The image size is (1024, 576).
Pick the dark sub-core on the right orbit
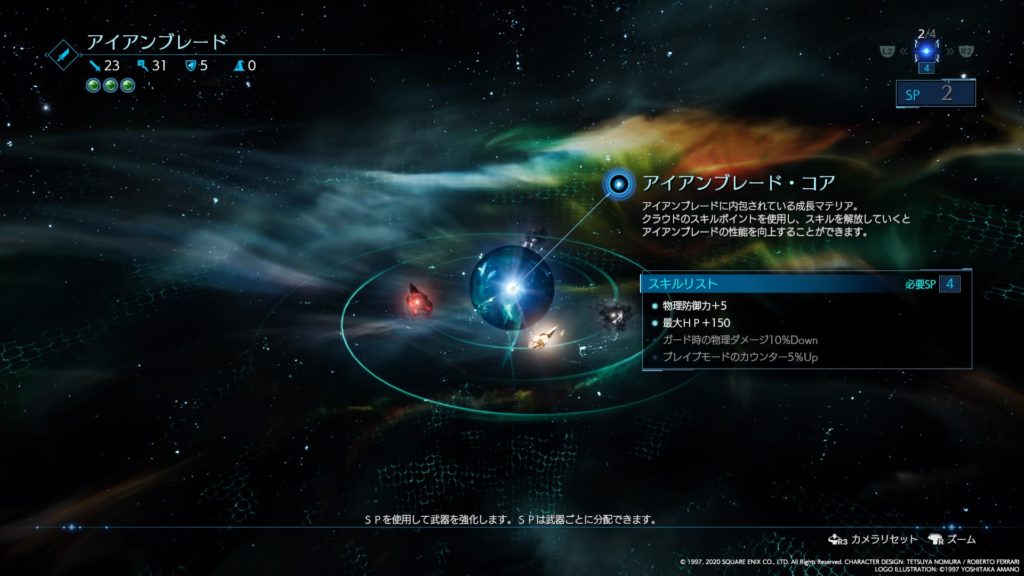(614, 314)
